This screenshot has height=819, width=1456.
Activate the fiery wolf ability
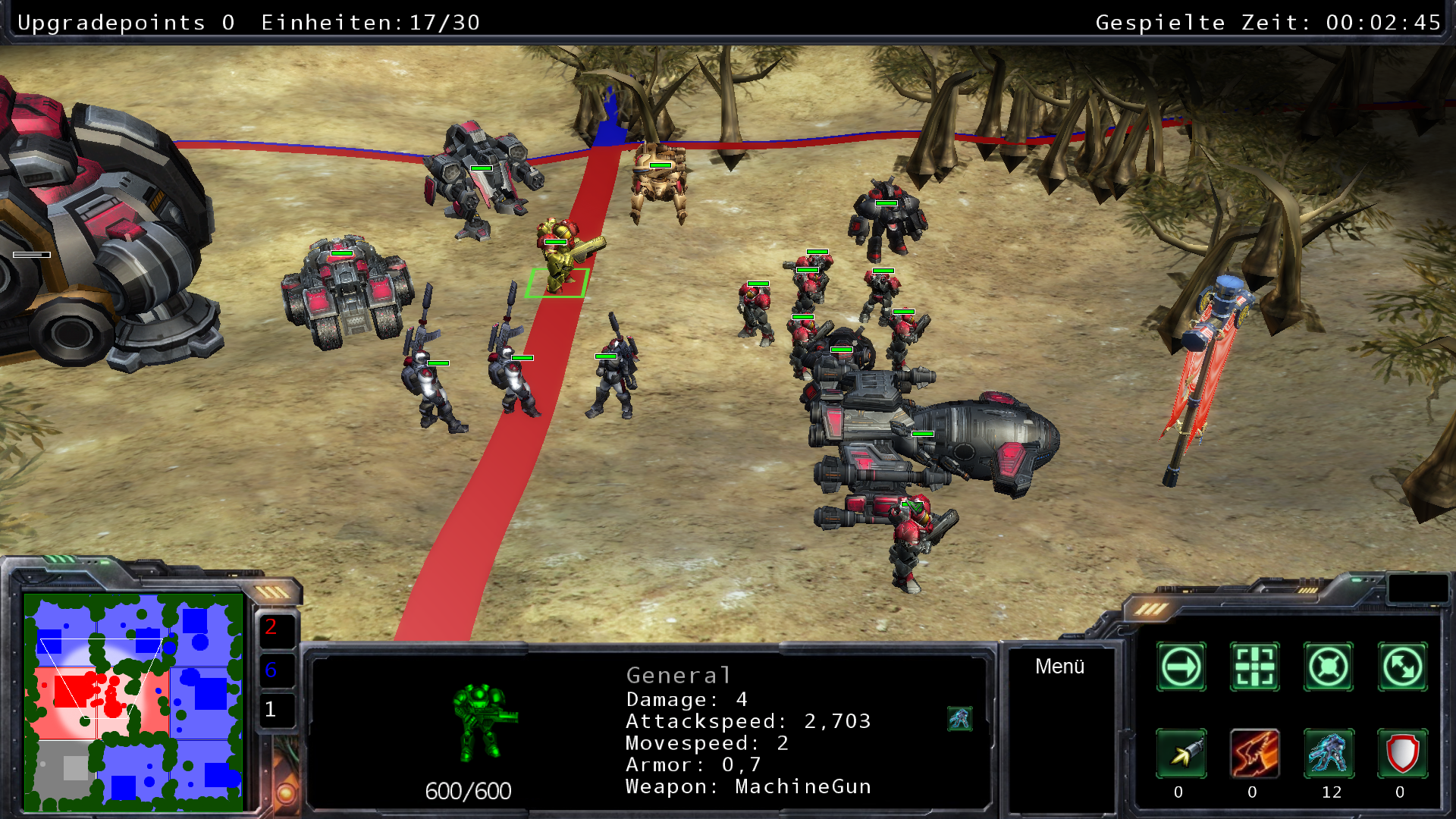1254,754
